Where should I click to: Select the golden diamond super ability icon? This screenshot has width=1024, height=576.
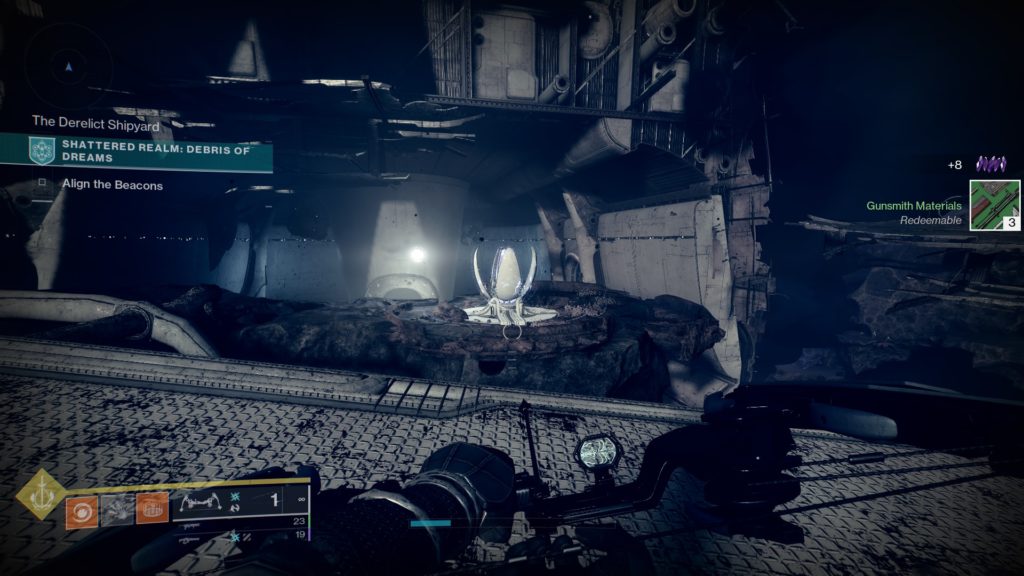[x=42, y=495]
